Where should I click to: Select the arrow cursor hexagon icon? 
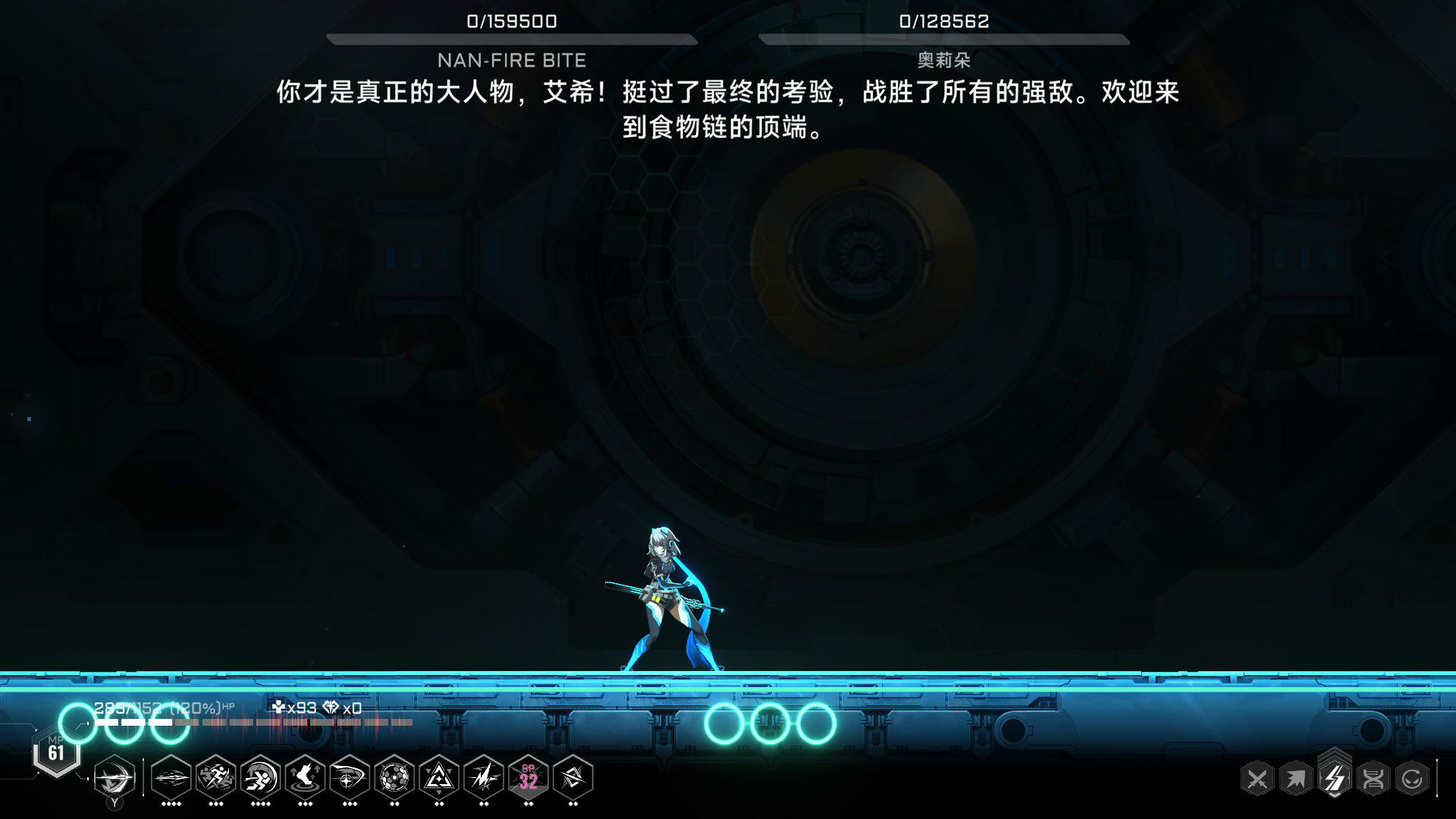[x=1297, y=778]
